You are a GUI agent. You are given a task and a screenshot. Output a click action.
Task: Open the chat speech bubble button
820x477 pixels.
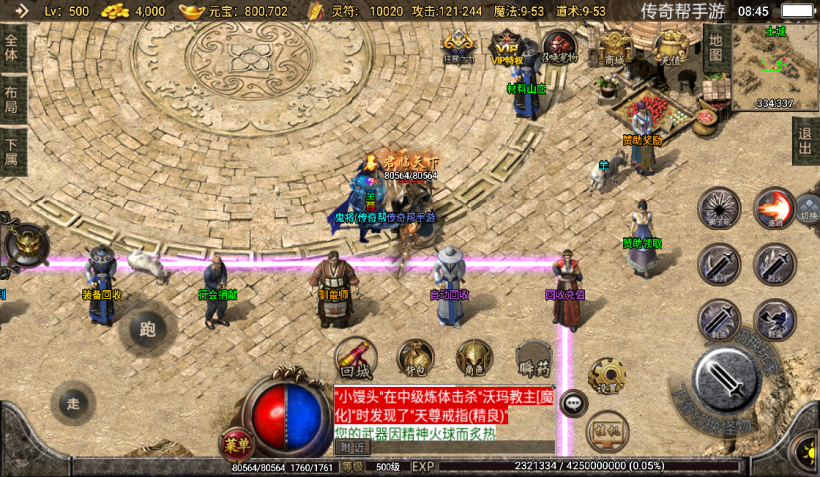pos(573,403)
